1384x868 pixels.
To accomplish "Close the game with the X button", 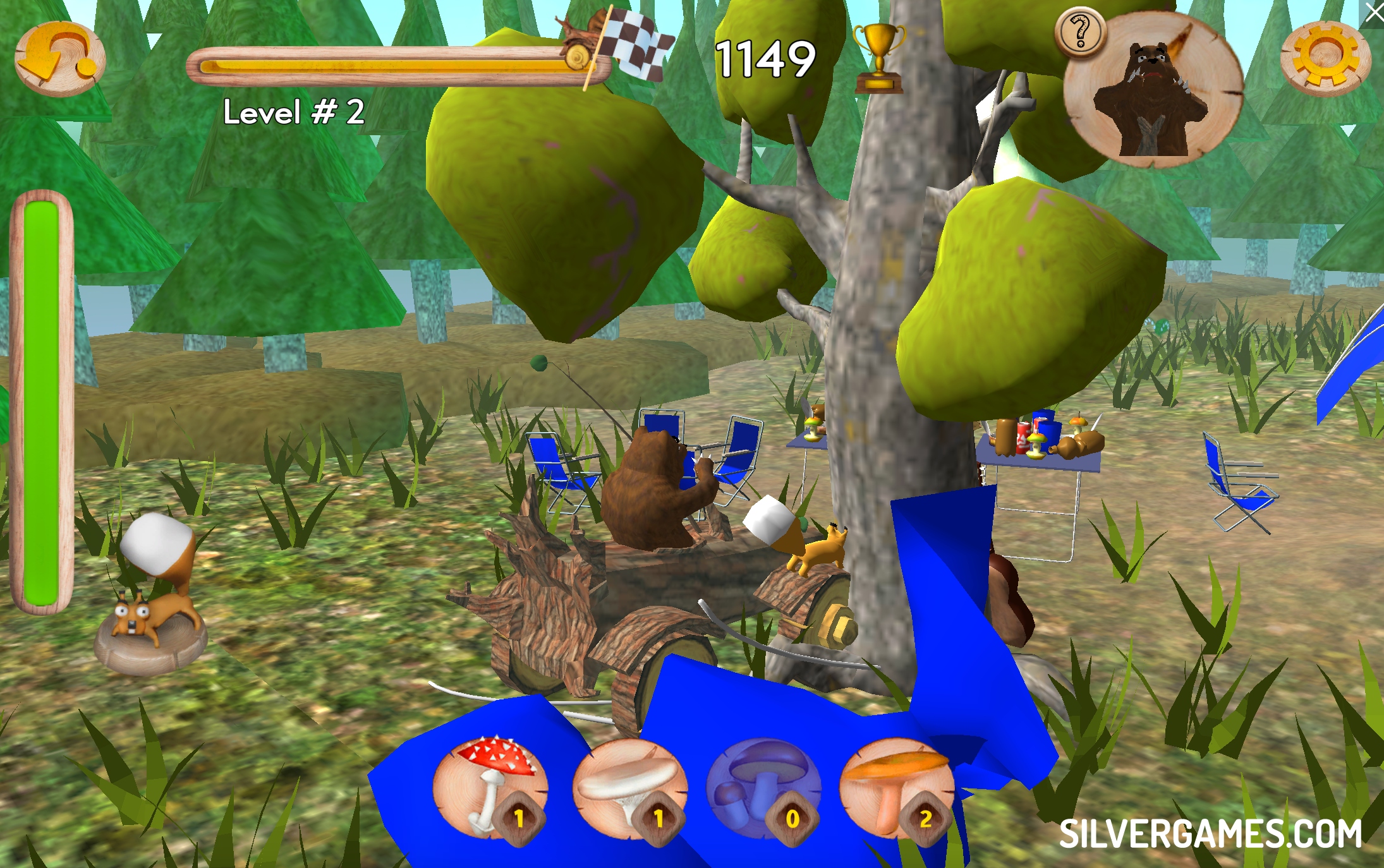I will [1373, 13].
